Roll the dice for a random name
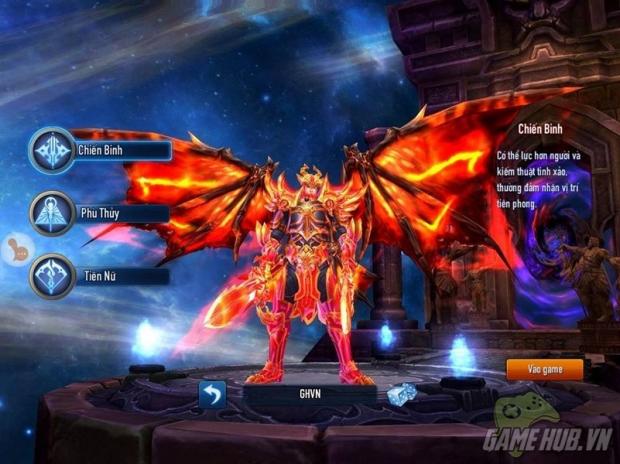 tap(402, 394)
